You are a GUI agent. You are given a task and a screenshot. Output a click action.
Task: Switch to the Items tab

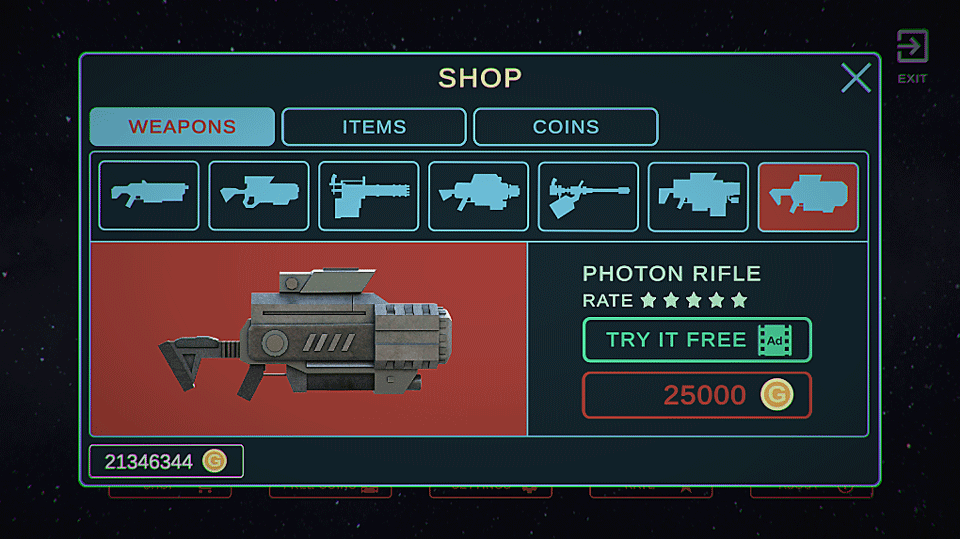coord(374,127)
